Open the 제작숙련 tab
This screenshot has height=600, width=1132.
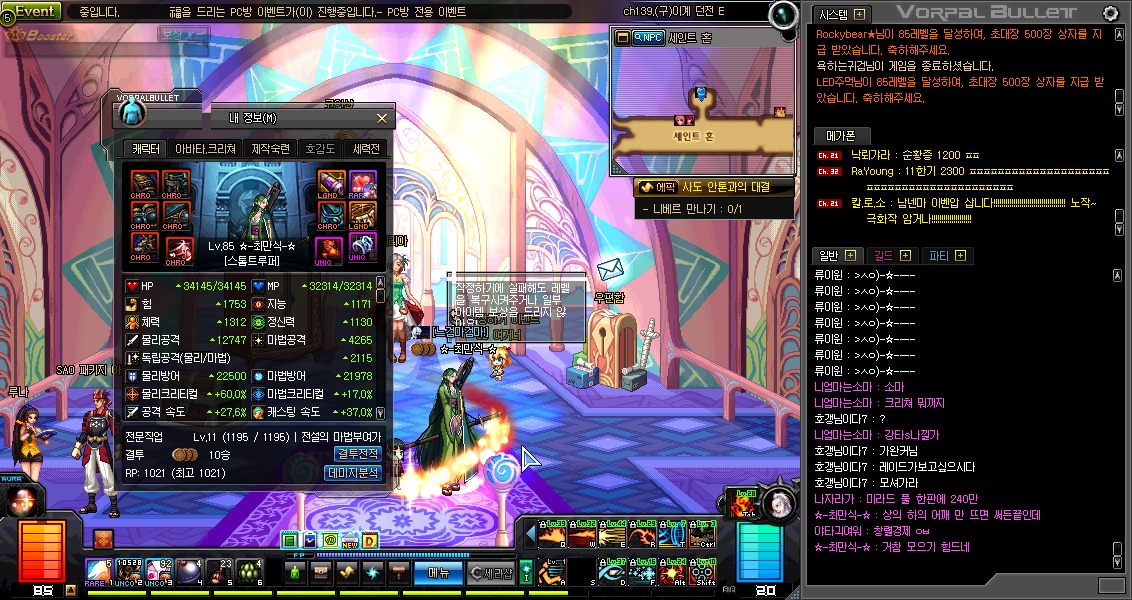tap(270, 149)
